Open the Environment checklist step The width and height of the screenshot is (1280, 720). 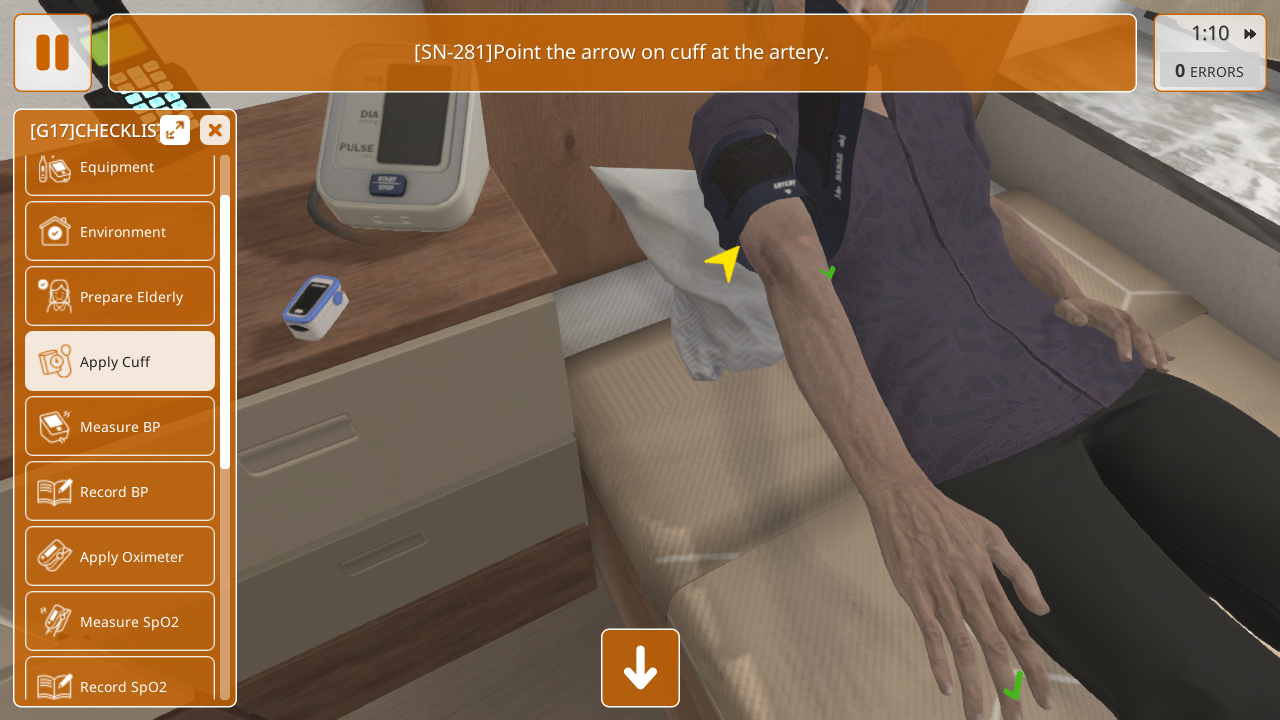[x=120, y=231]
